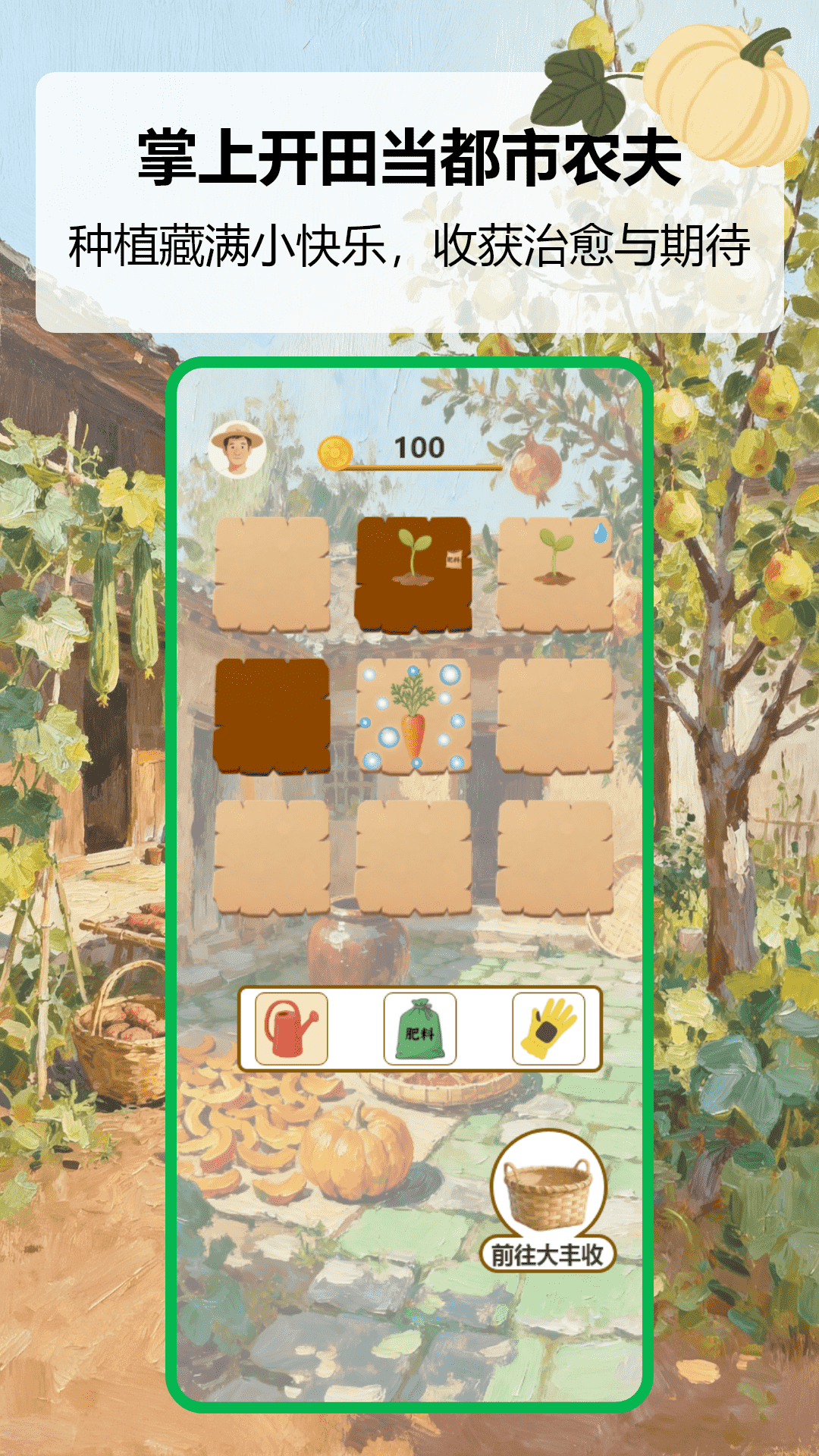819x1456 pixels.
Task: Harvest the carrot plot with bubbles
Action: (413, 716)
